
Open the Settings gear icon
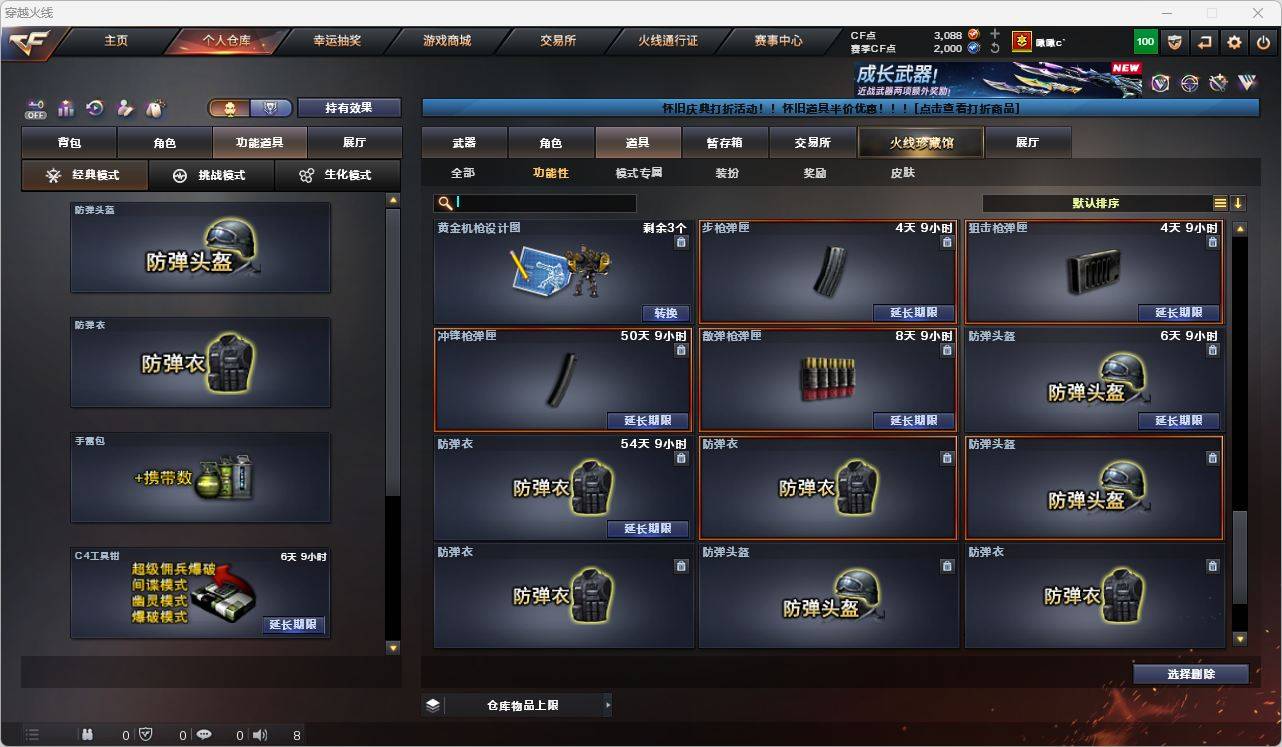click(1233, 42)
